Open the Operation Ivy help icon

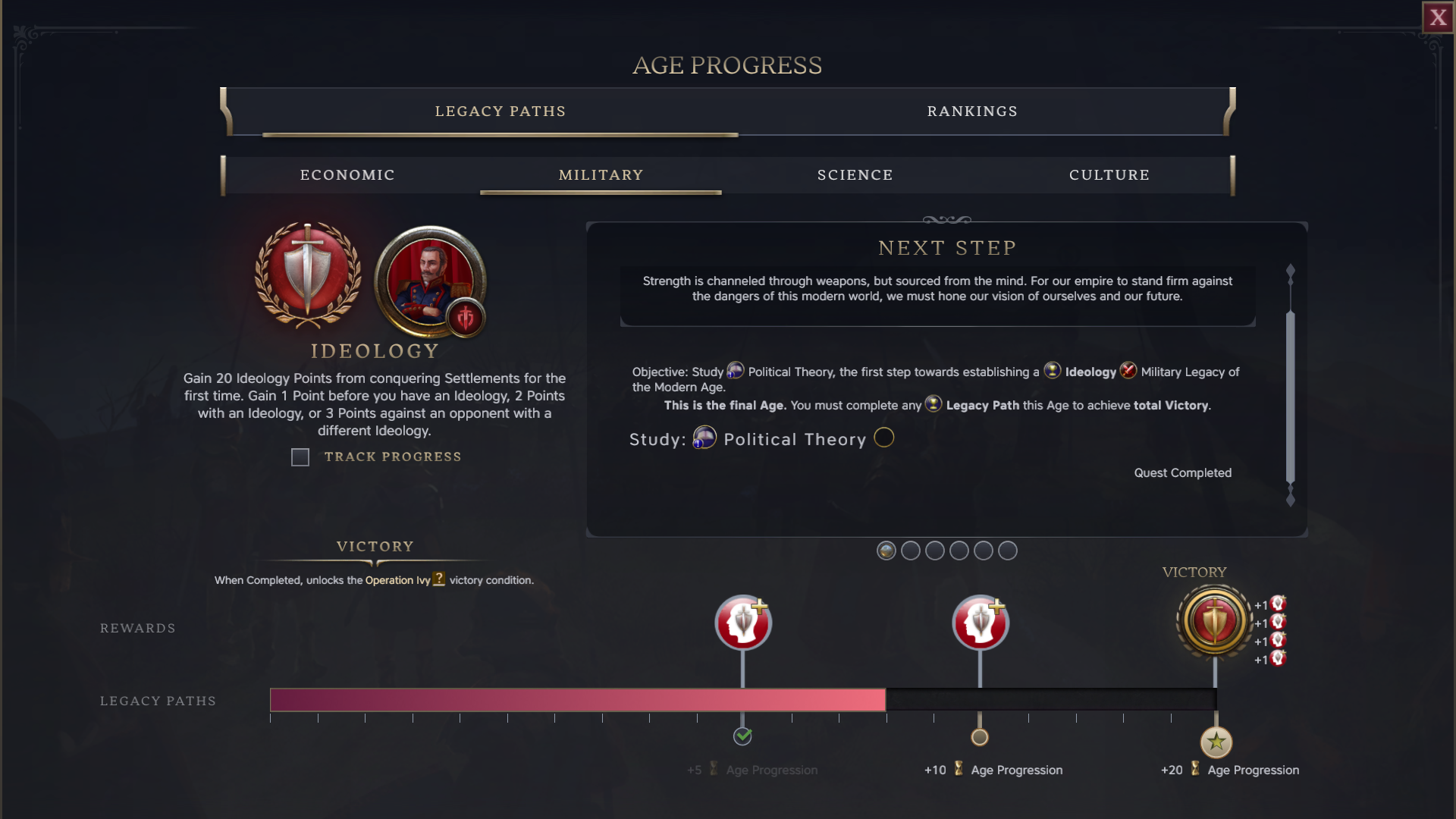click(x=438, y=579)
